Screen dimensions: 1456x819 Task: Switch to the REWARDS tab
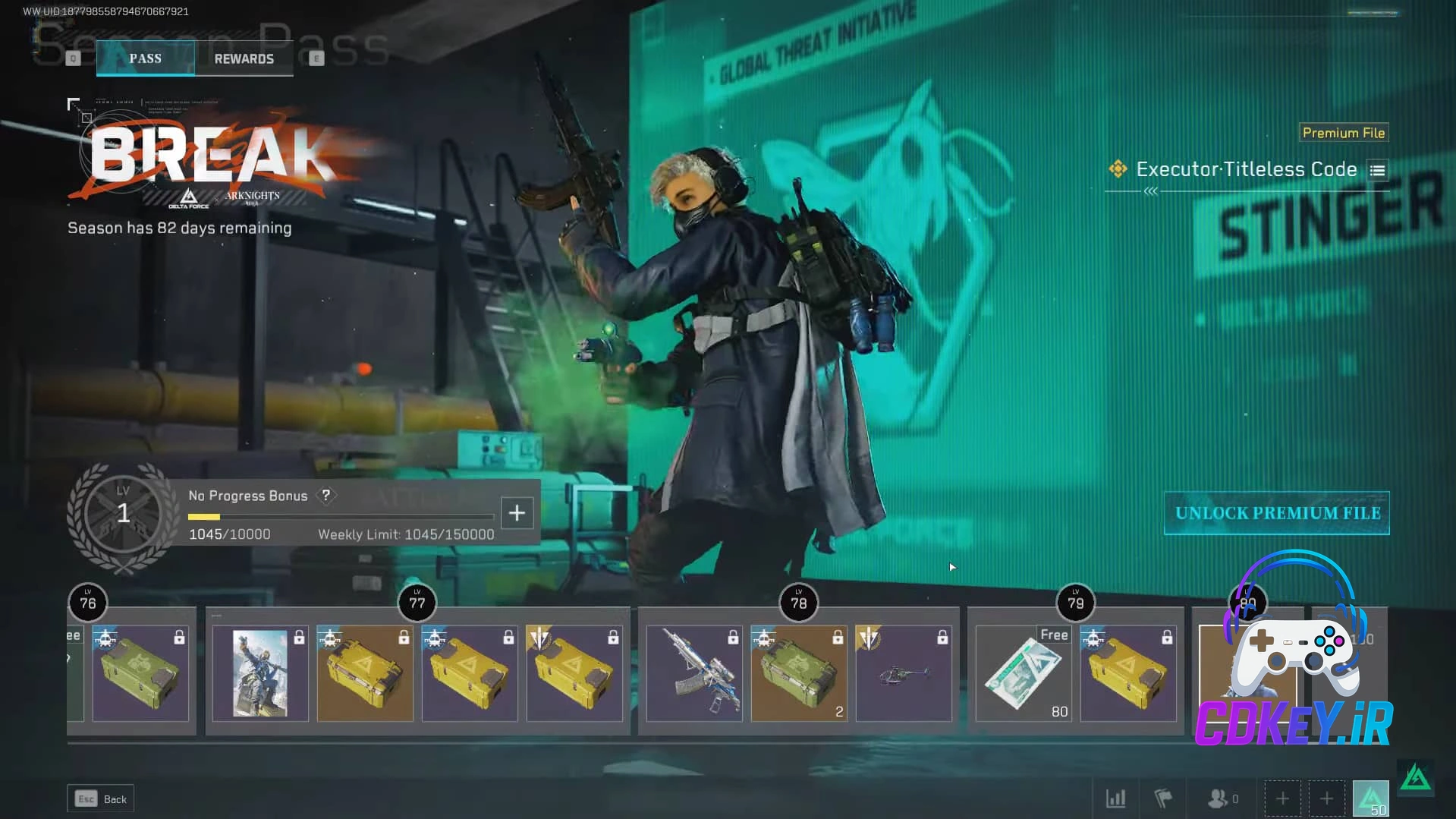(x=244, y=58)
